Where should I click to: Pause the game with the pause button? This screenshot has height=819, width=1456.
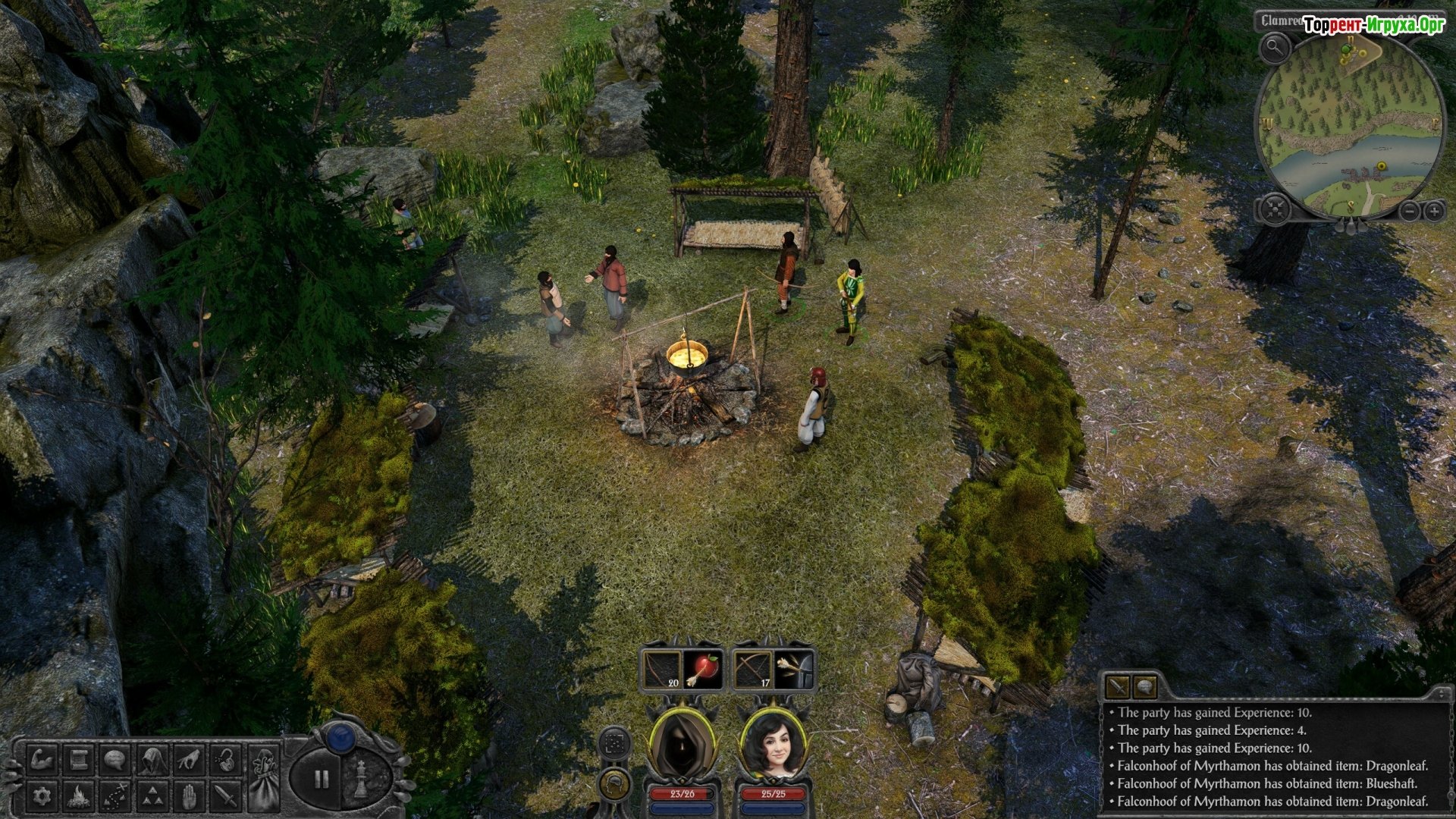coord(322,779)
